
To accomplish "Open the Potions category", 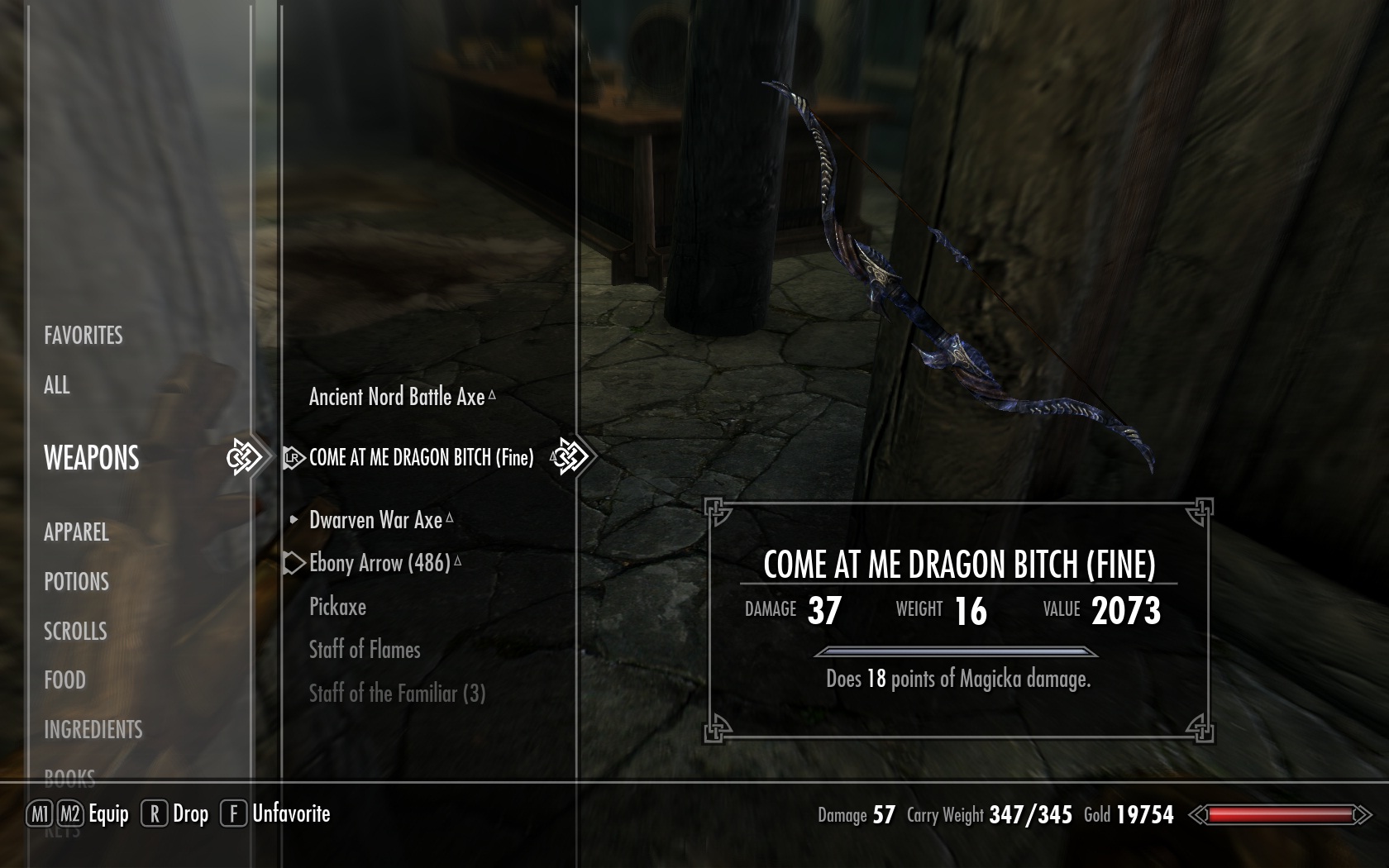I will (76, 582).
